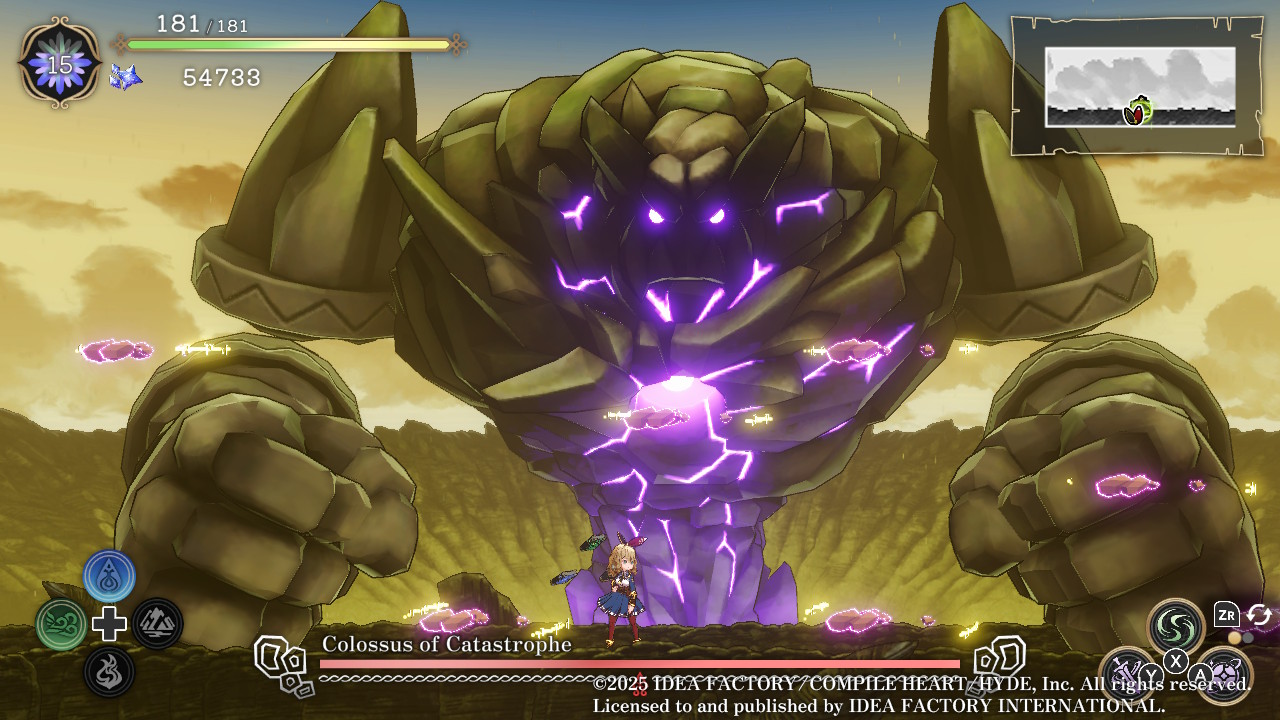
Task: Click the skill-set swap arrows icon
Action: tap(1258, 615)
